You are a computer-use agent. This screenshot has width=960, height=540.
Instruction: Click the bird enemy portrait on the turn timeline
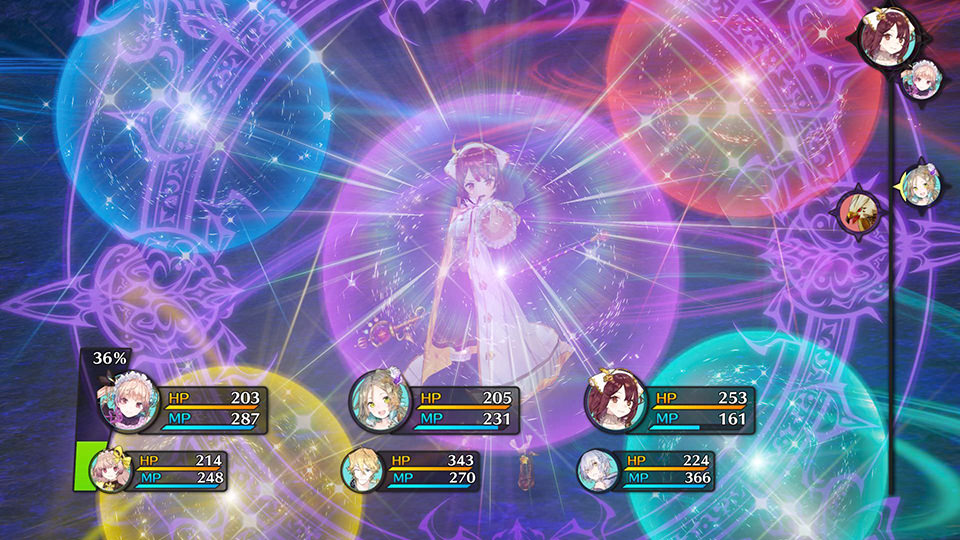(859, 211)
